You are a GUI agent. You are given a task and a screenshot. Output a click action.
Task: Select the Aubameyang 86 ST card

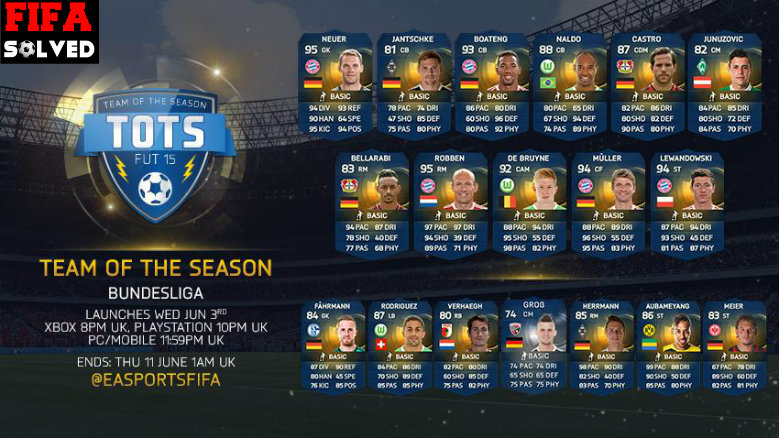click(667, 347)
